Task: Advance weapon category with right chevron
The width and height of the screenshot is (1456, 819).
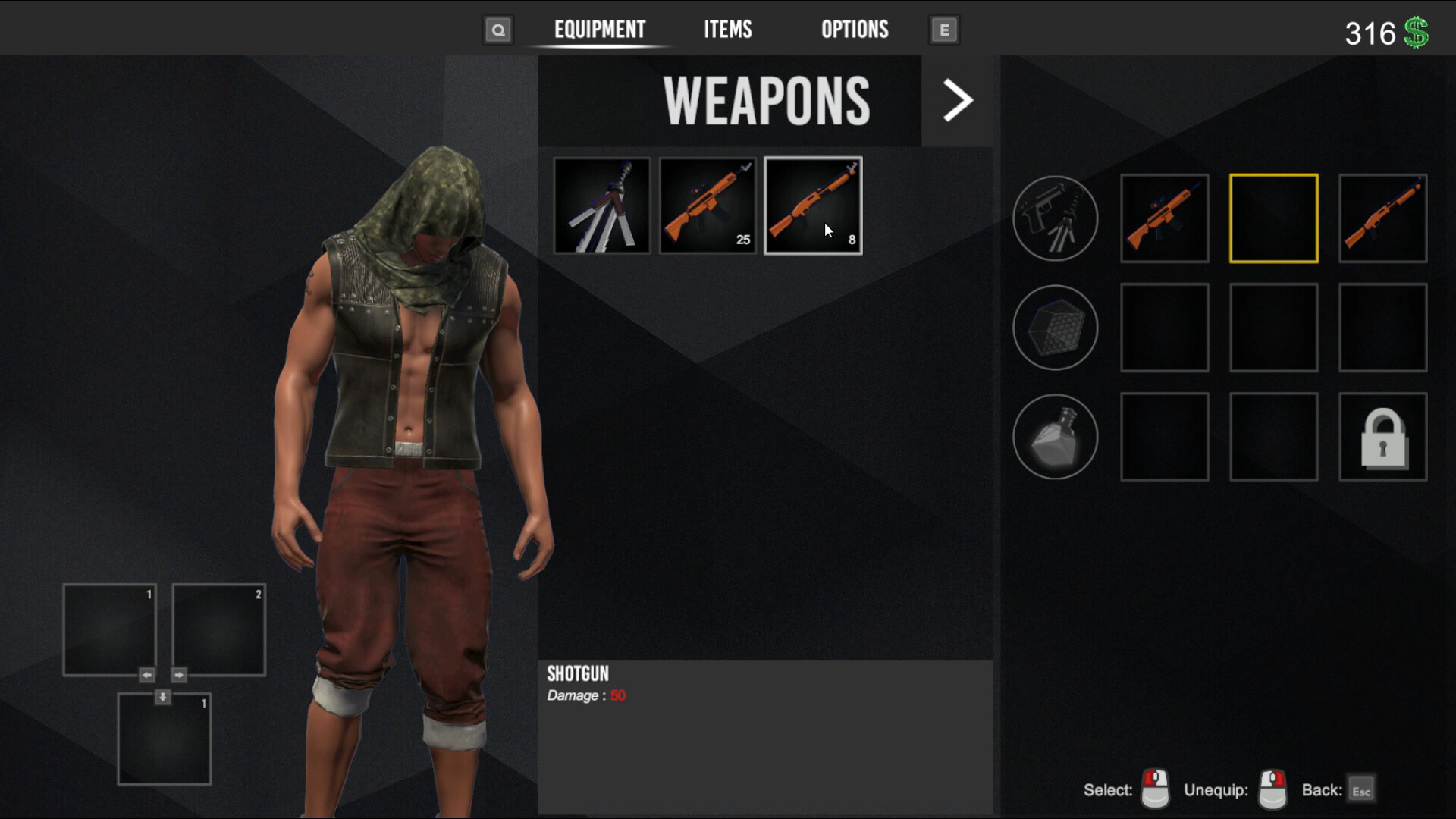Action: pos(956,100)
